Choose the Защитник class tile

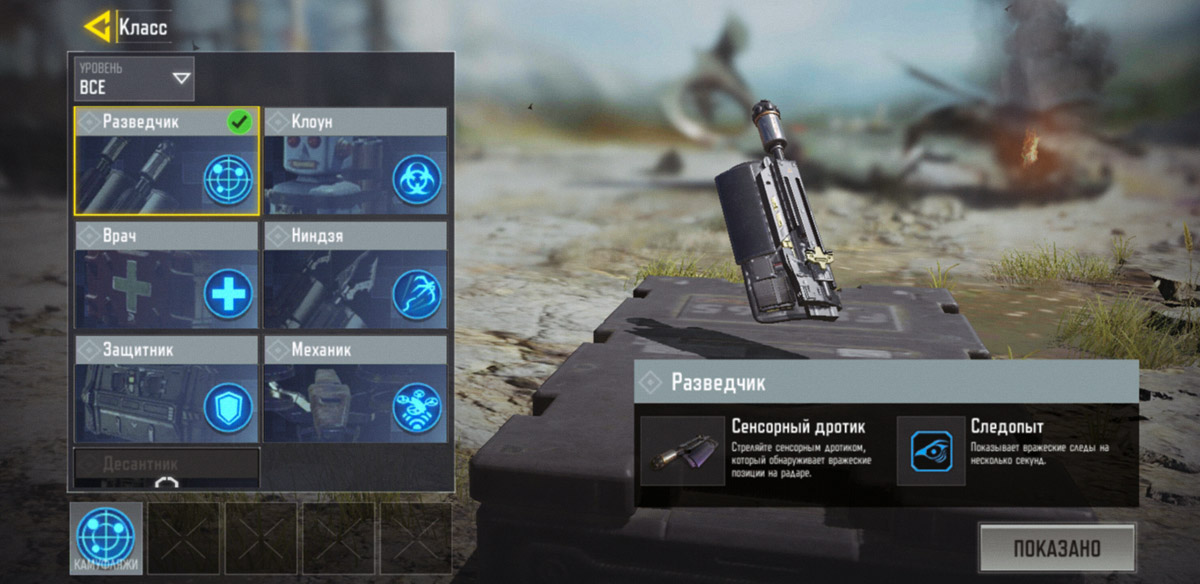coord(166,390)
